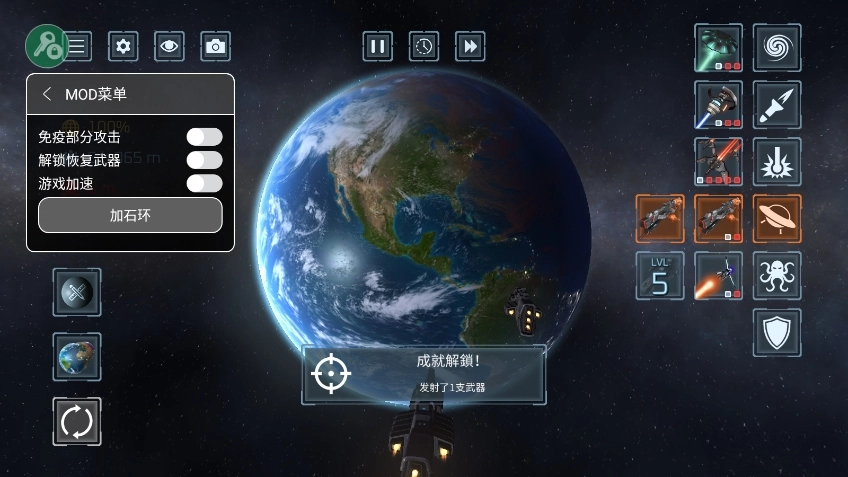Choose the octopus monster weapon category
The image size is (848, 477).
click(x=777, y=275)
